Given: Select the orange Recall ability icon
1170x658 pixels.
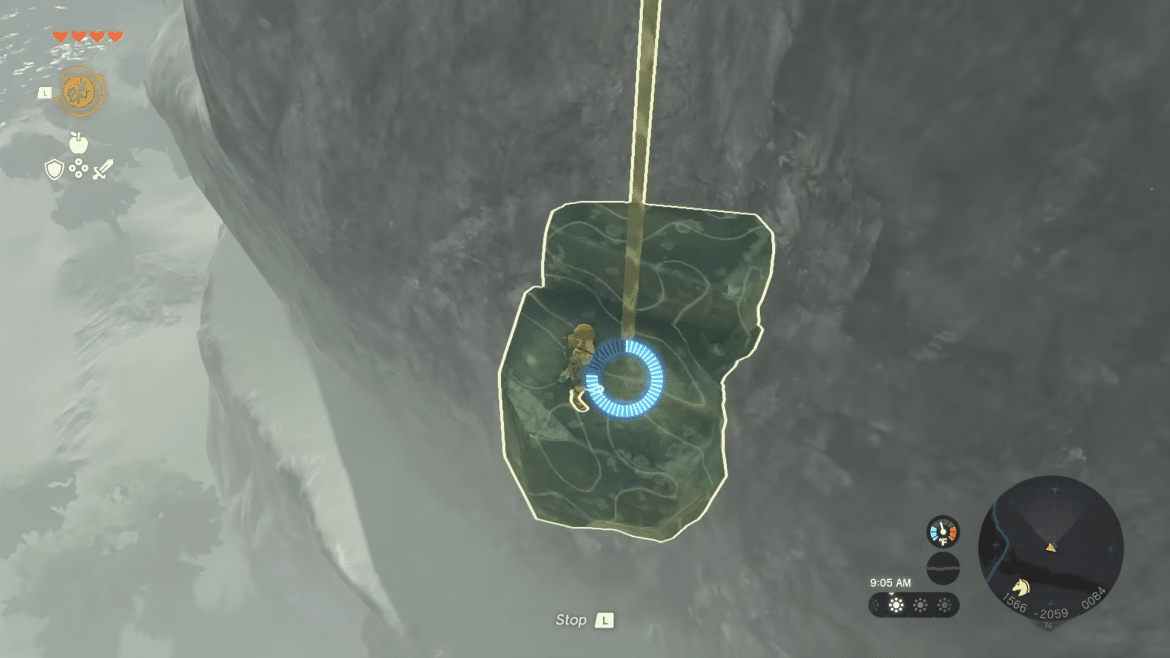Looking at the screenshot, I should tap(80, 90).
